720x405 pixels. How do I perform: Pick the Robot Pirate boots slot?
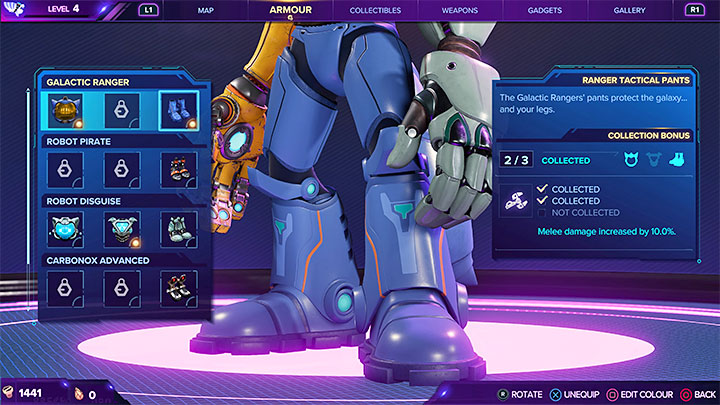(x=179, y=169)
